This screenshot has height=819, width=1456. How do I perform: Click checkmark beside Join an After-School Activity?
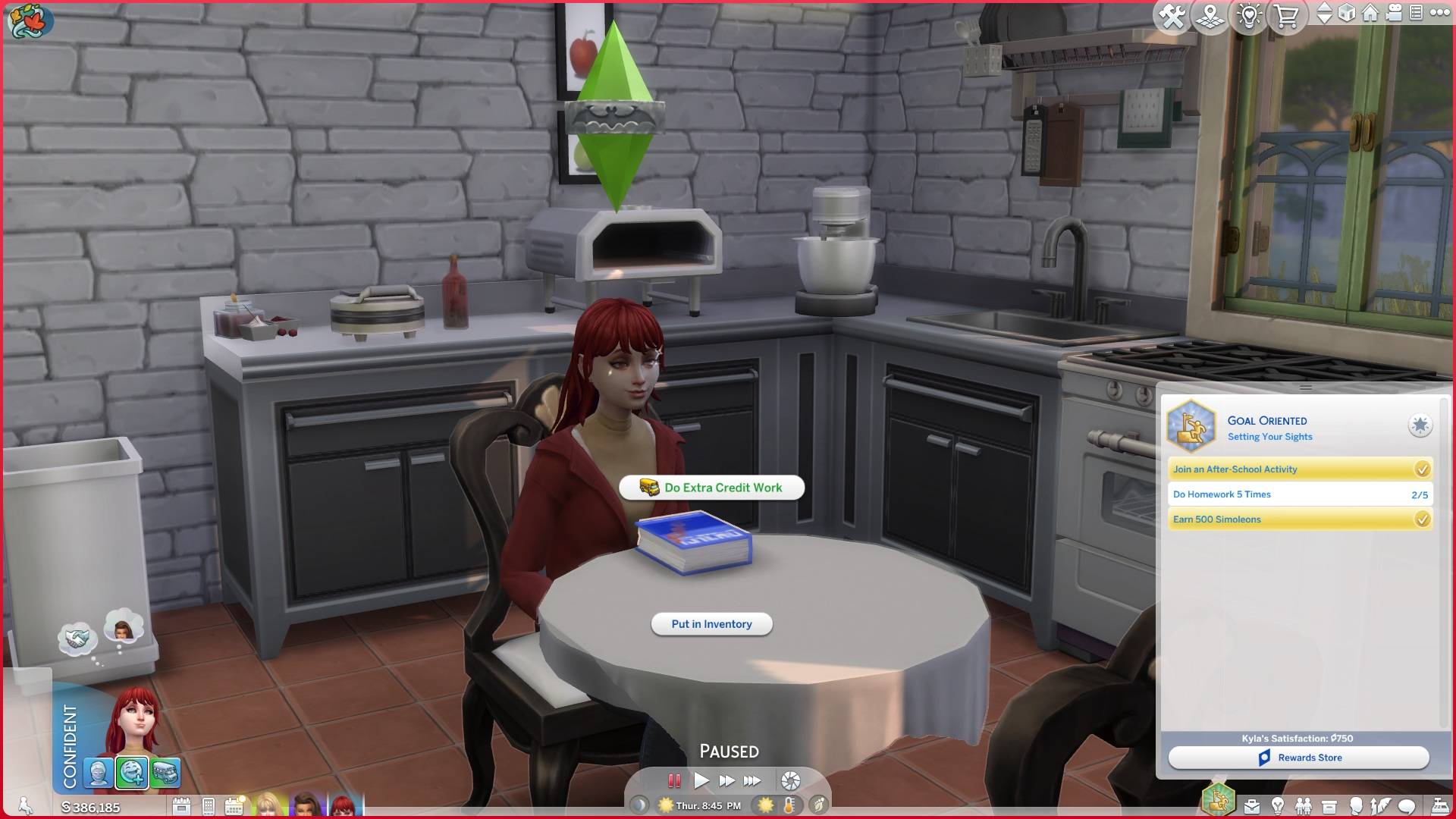(x=1422, y=469)
